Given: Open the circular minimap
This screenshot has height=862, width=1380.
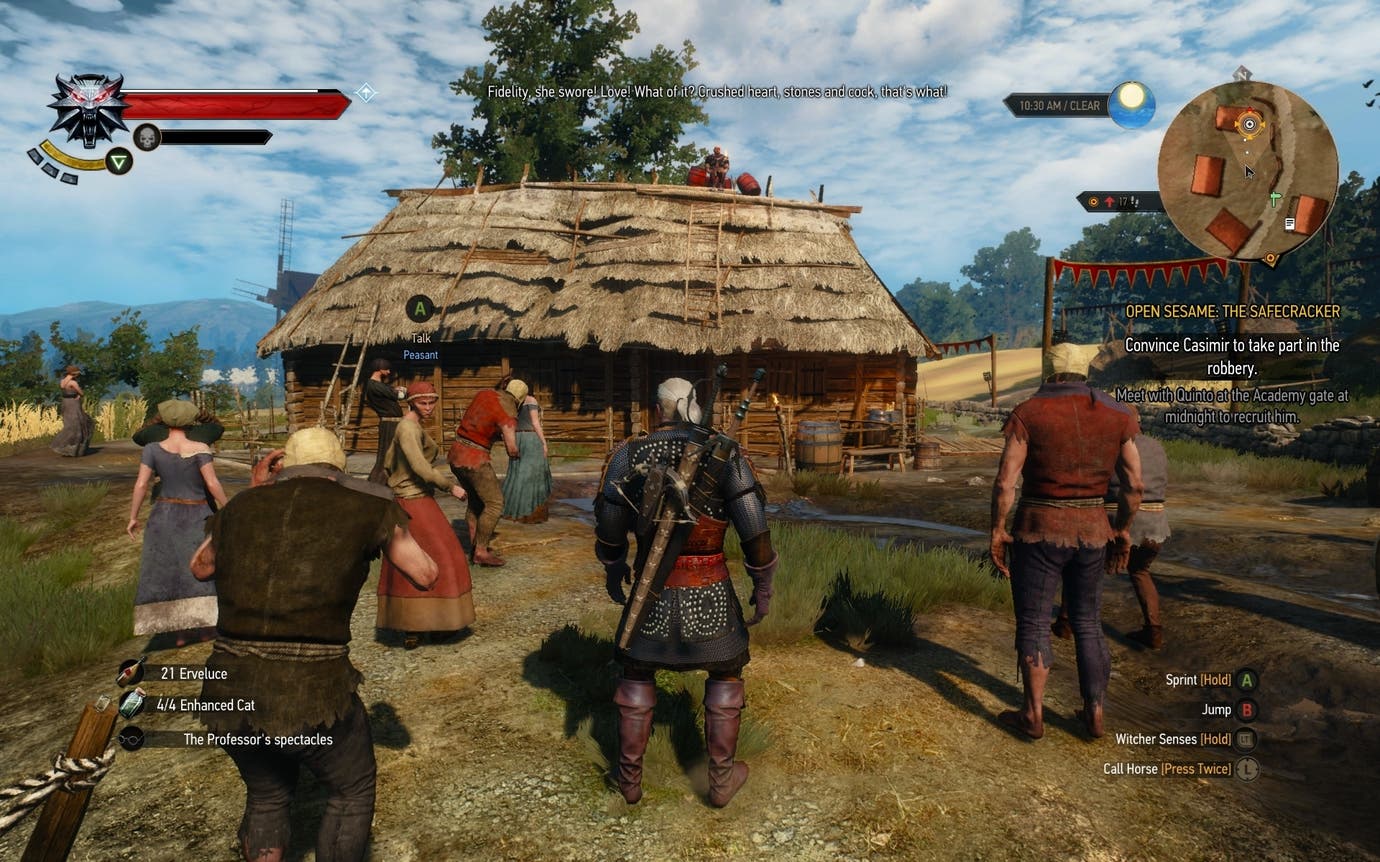Looking at the screenshot, I should point(1247,171).
